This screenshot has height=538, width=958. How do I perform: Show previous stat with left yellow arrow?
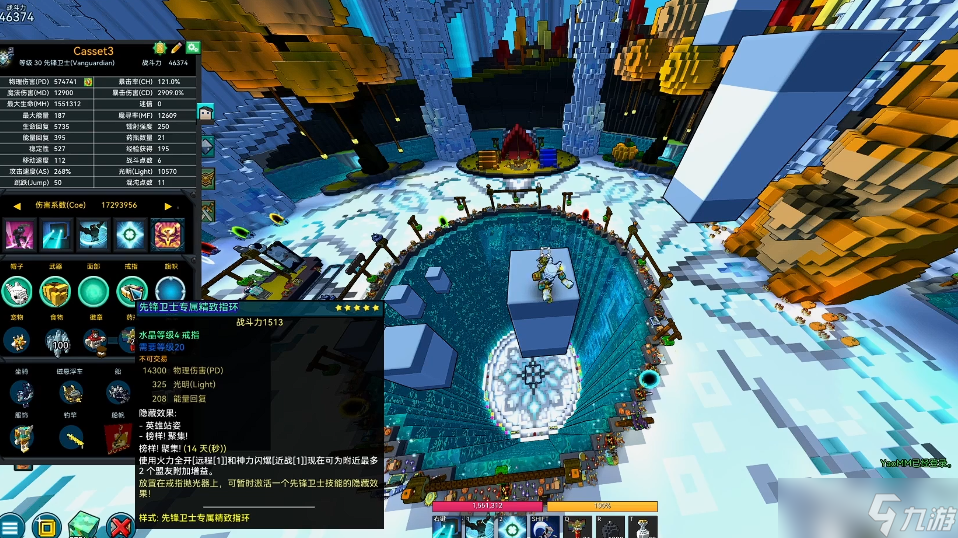17,205
